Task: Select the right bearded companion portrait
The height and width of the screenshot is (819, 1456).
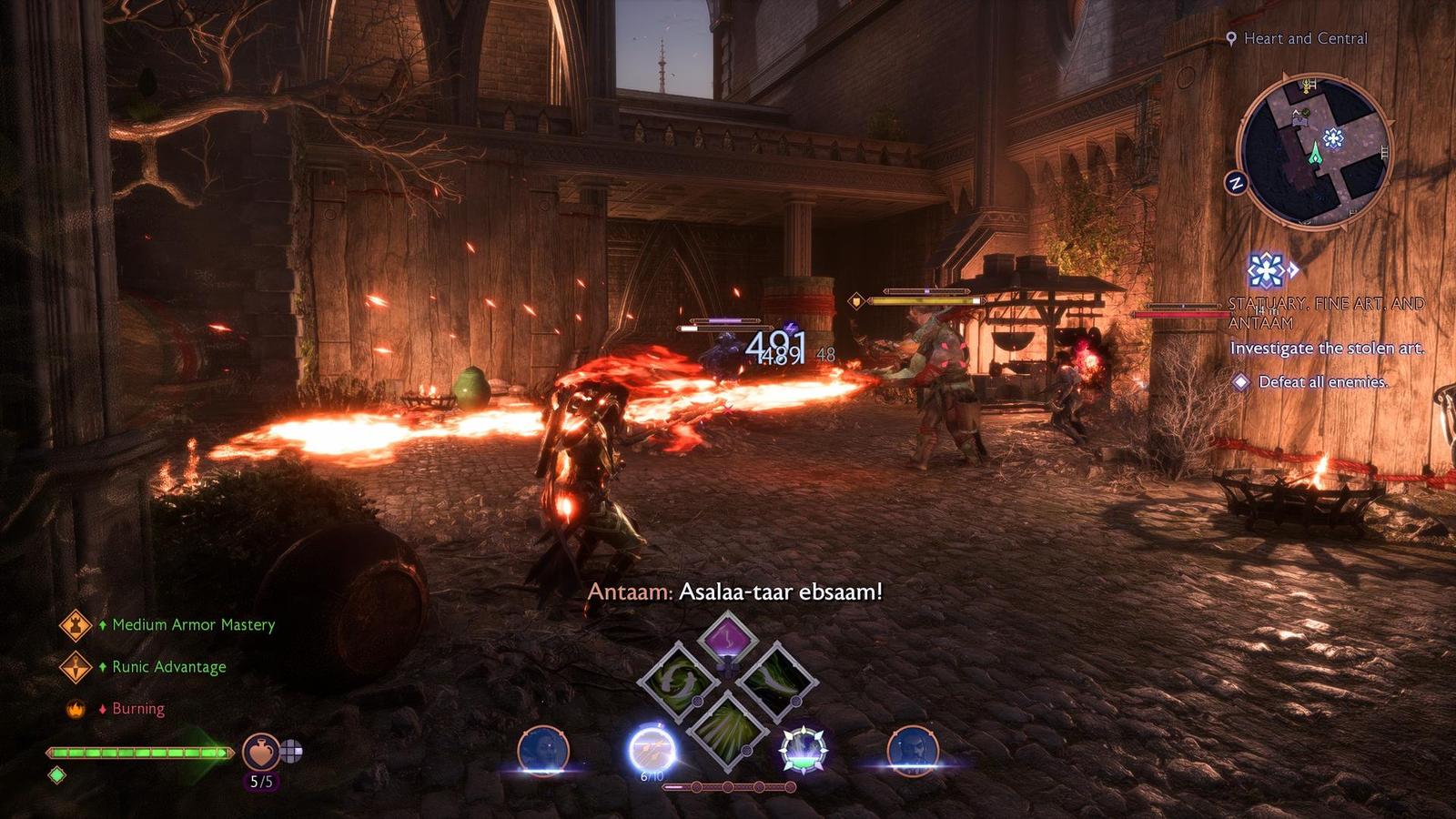Action: 913,750
